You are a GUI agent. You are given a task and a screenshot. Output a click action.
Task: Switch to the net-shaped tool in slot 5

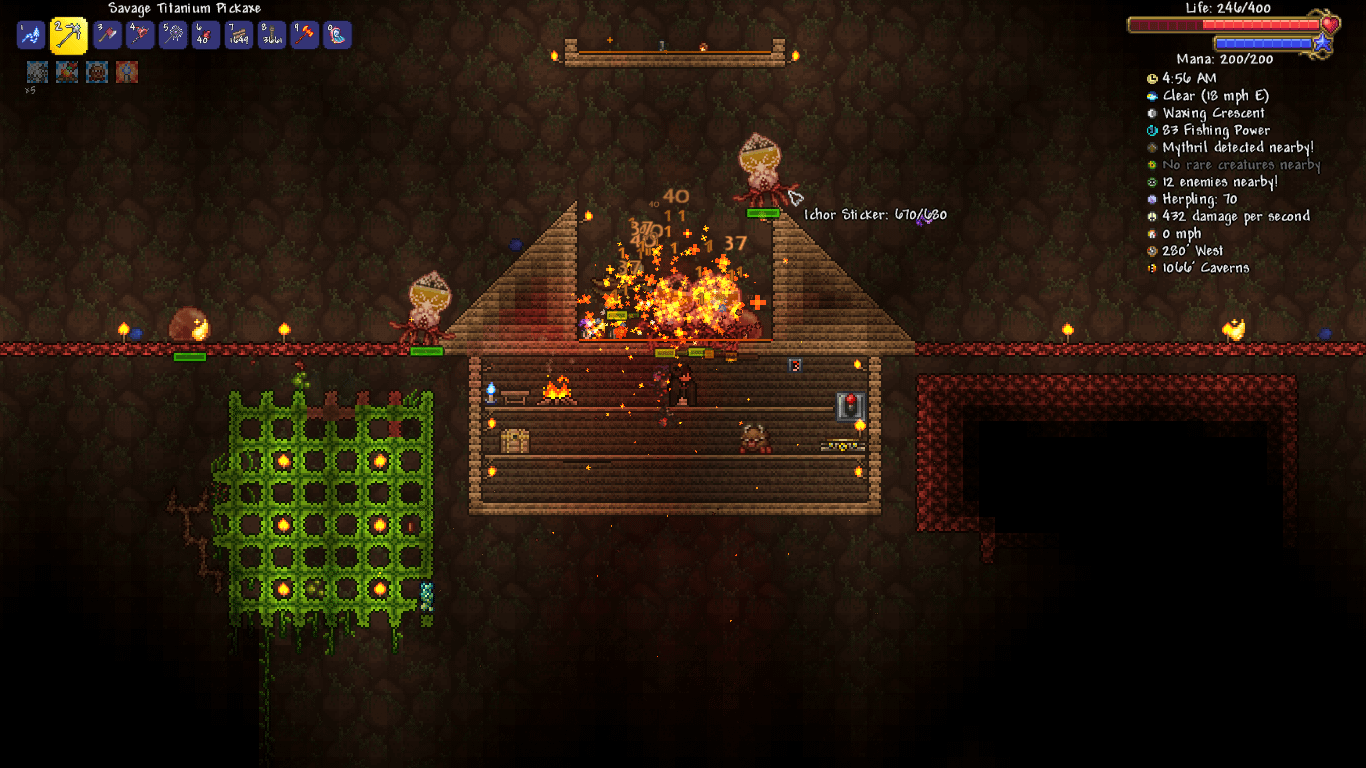tap(173, 35)
